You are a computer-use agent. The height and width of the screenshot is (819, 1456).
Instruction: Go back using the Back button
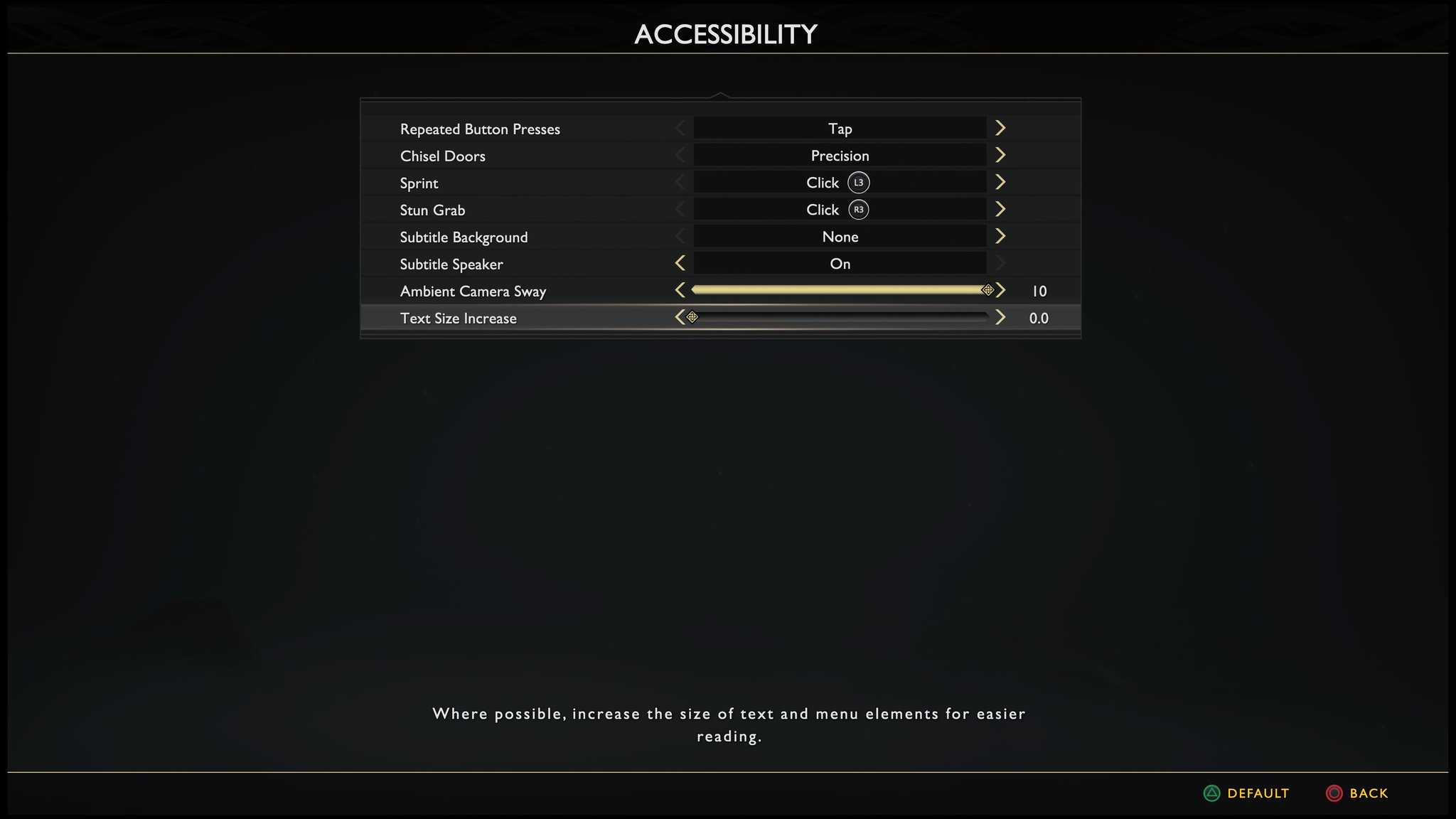click(x=1357, y=793)
